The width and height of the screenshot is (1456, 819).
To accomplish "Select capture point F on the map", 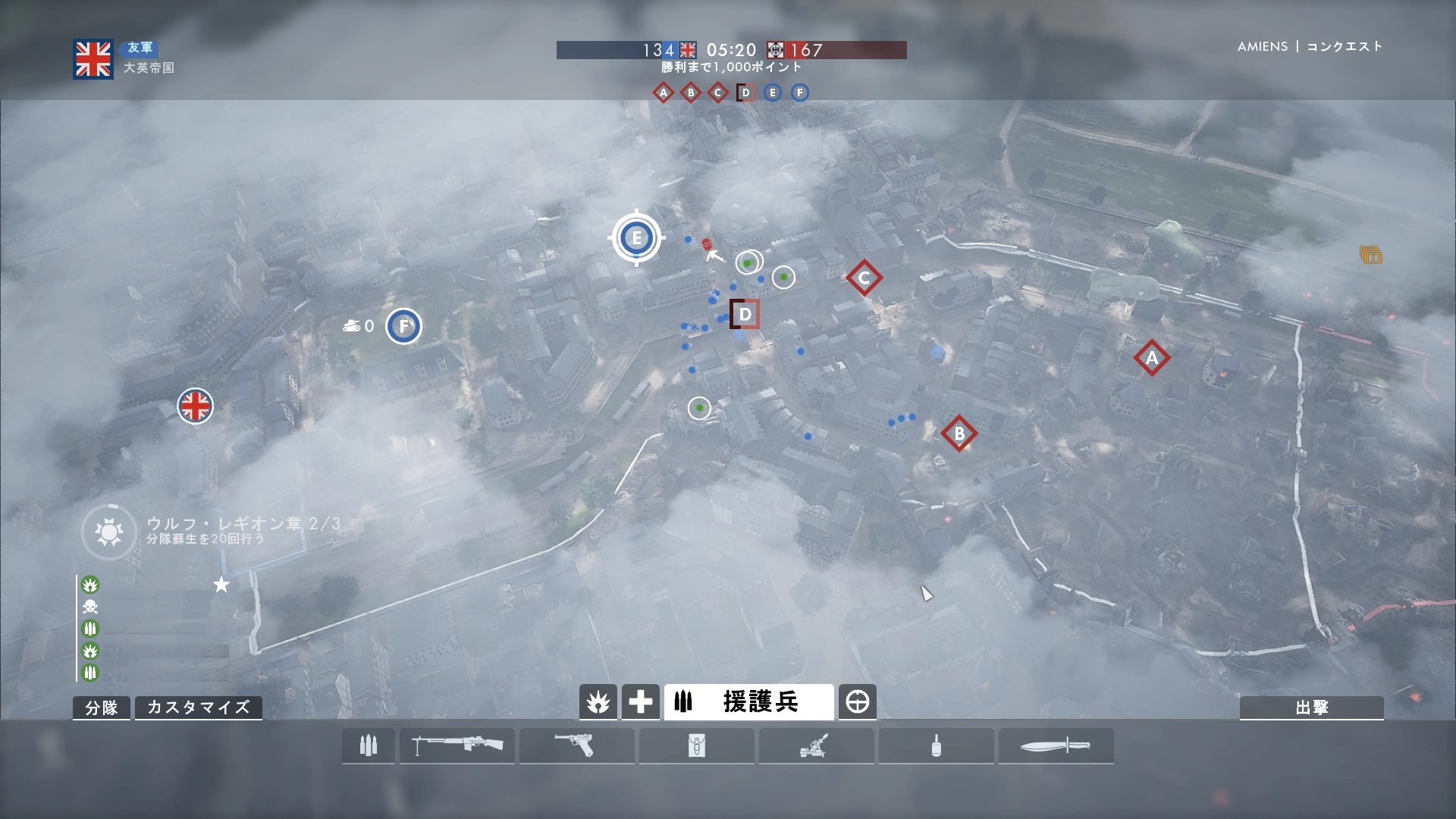I will tap(403, 326).
